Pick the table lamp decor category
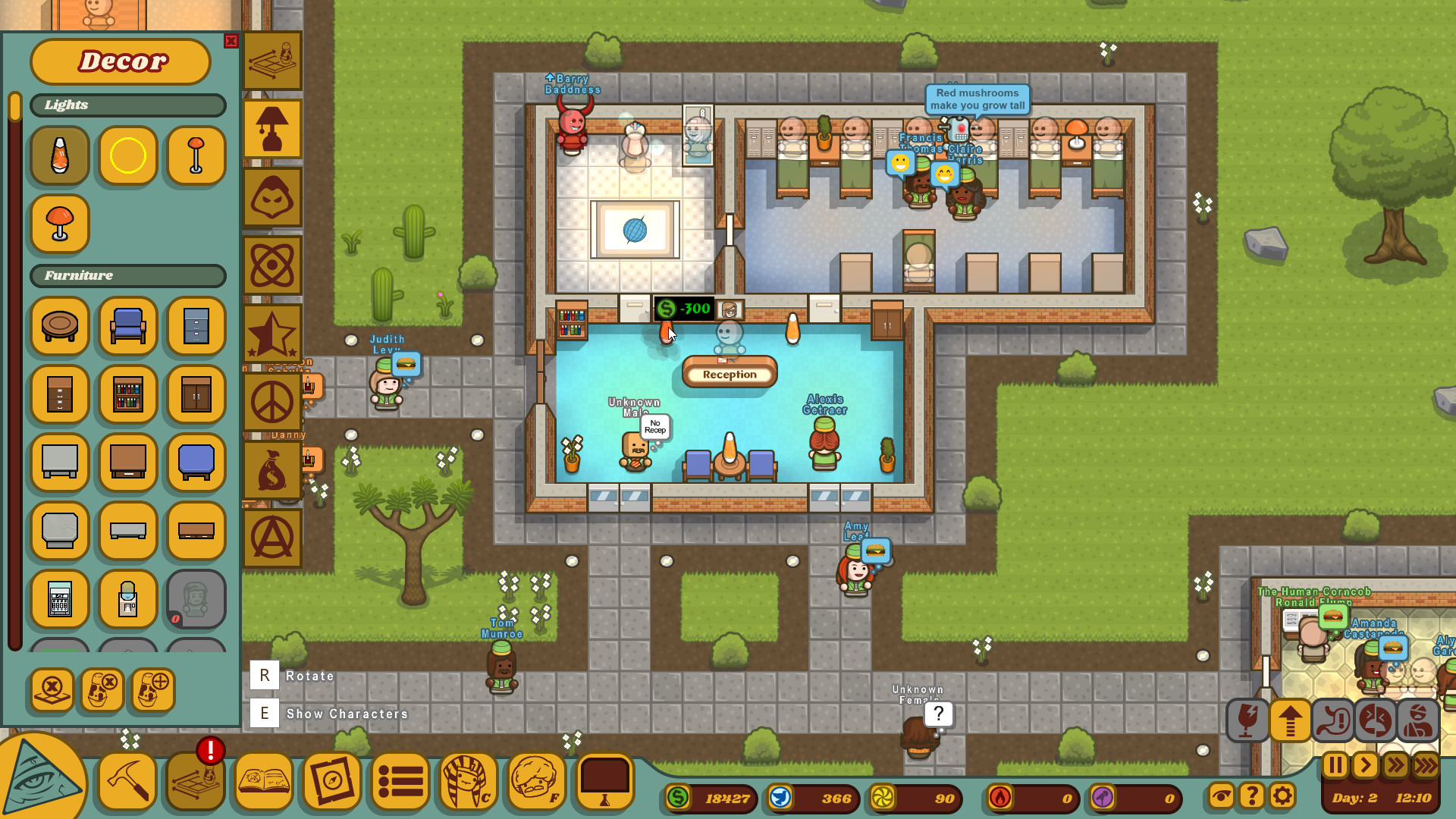Viewport: 1456px width, 819px height. pyautogui.click(x=272, y=129)
